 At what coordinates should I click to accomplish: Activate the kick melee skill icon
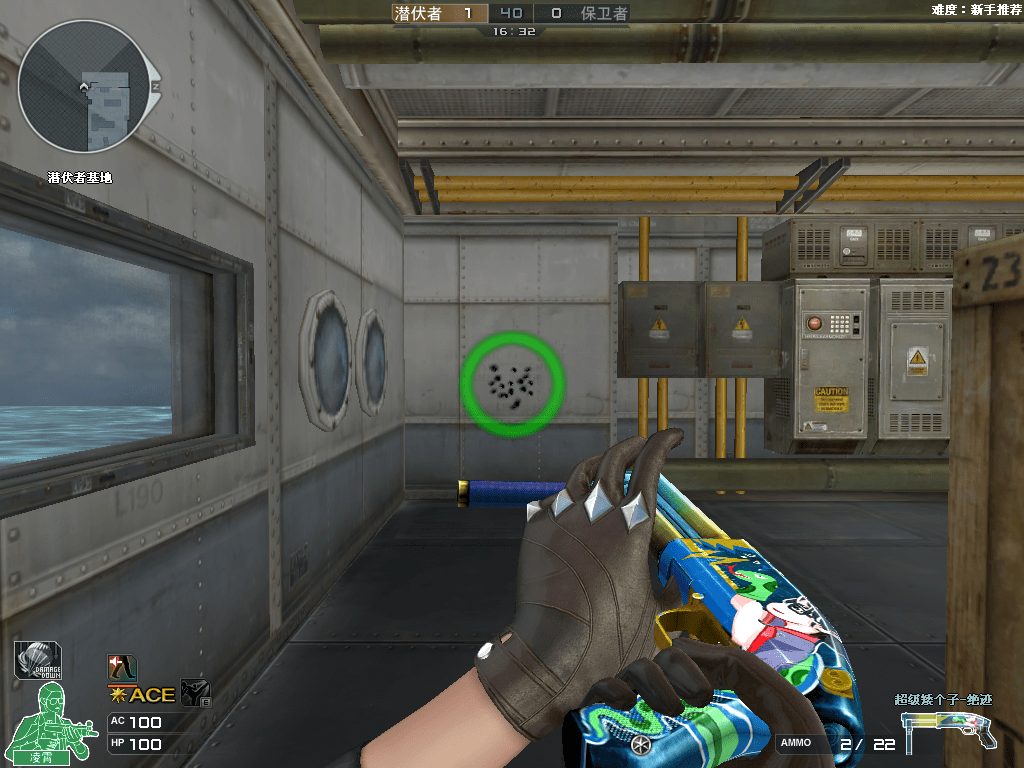pos(193,693)
